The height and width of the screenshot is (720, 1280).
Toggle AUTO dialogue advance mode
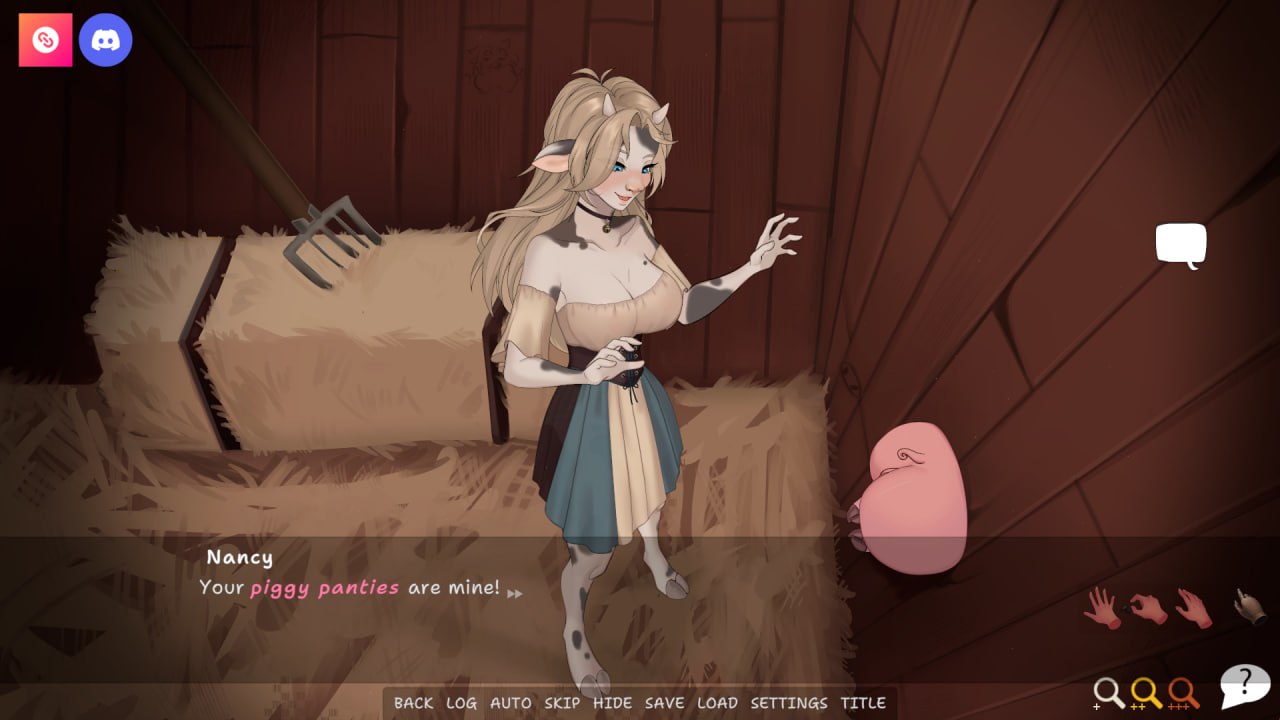513,703
